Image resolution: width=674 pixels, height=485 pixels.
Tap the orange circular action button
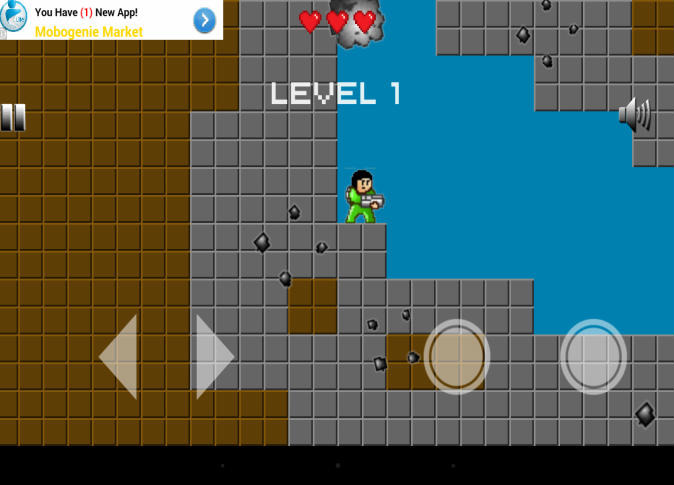(x=457, y=357)
